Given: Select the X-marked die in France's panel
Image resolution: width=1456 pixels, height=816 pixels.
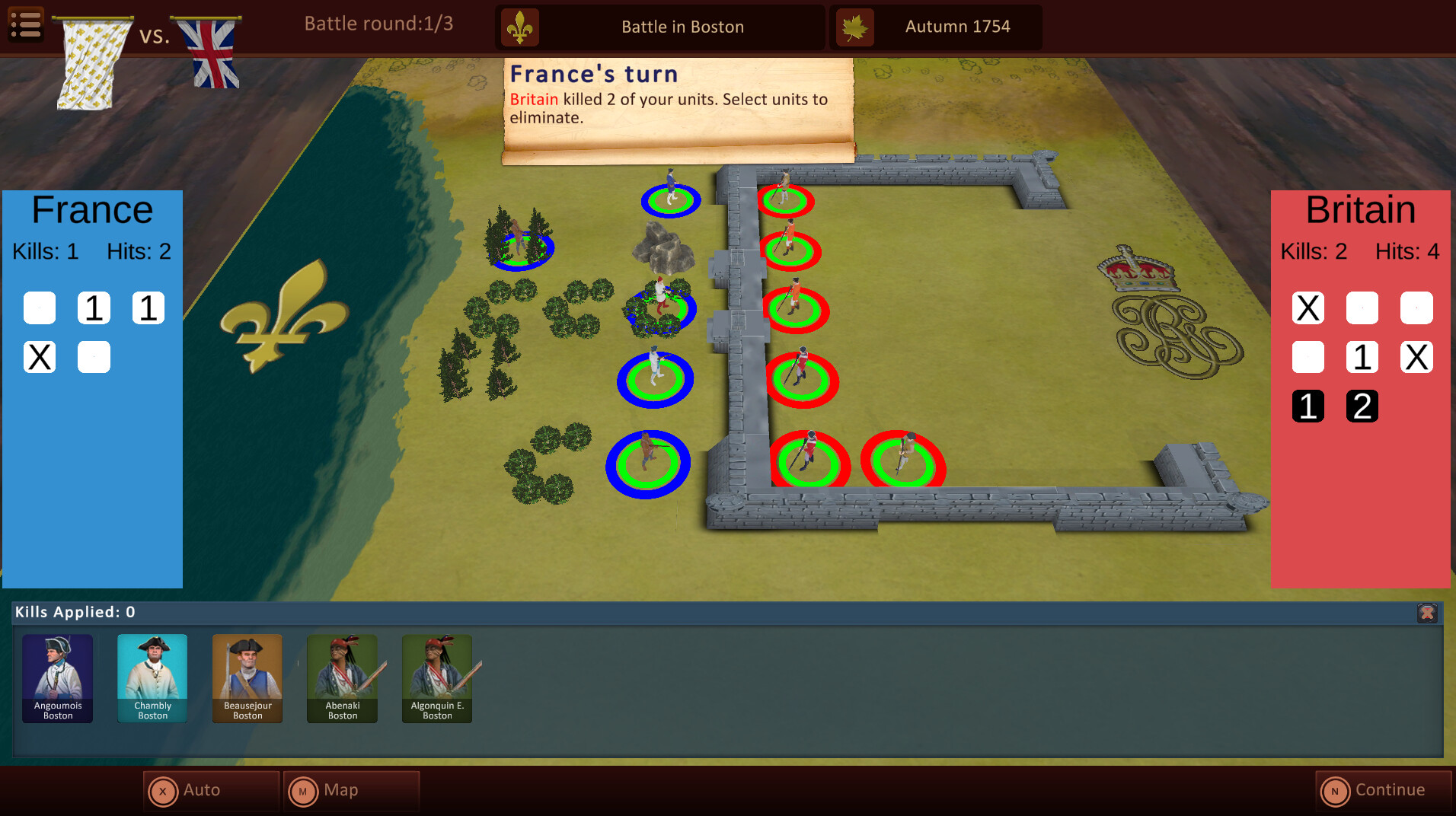Looking at the screenshot, I should coord(39,356).
